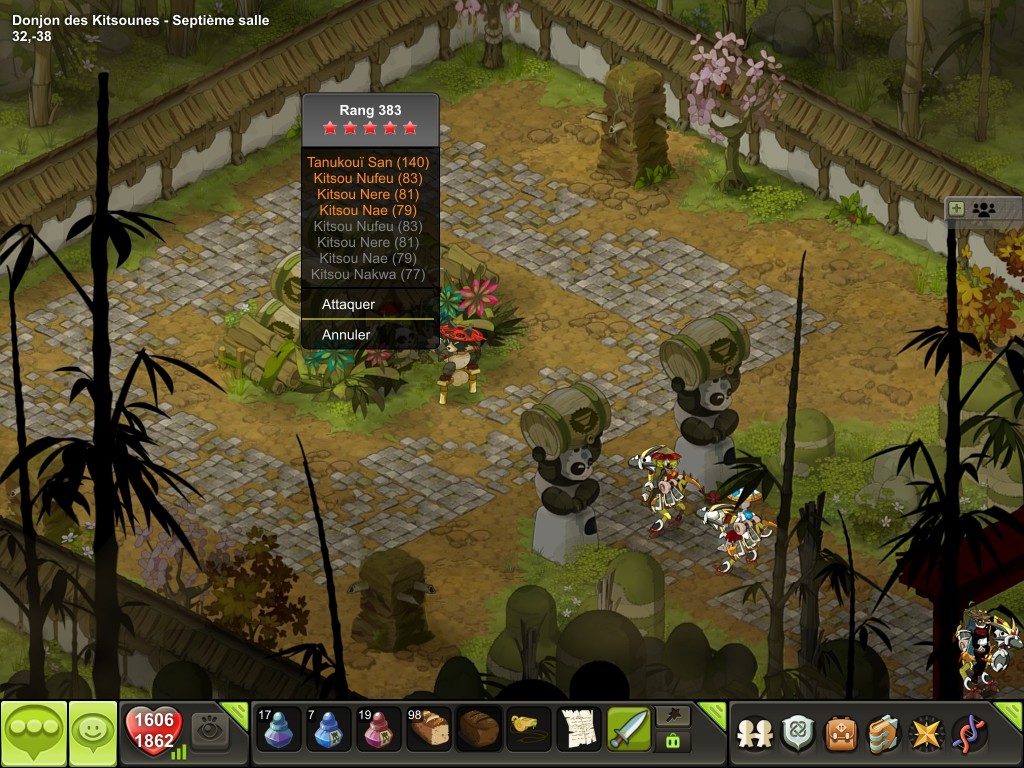Screen dimensions: 1024x768
Task: Select the sword weapon attack slot
Action: point(629,729)
